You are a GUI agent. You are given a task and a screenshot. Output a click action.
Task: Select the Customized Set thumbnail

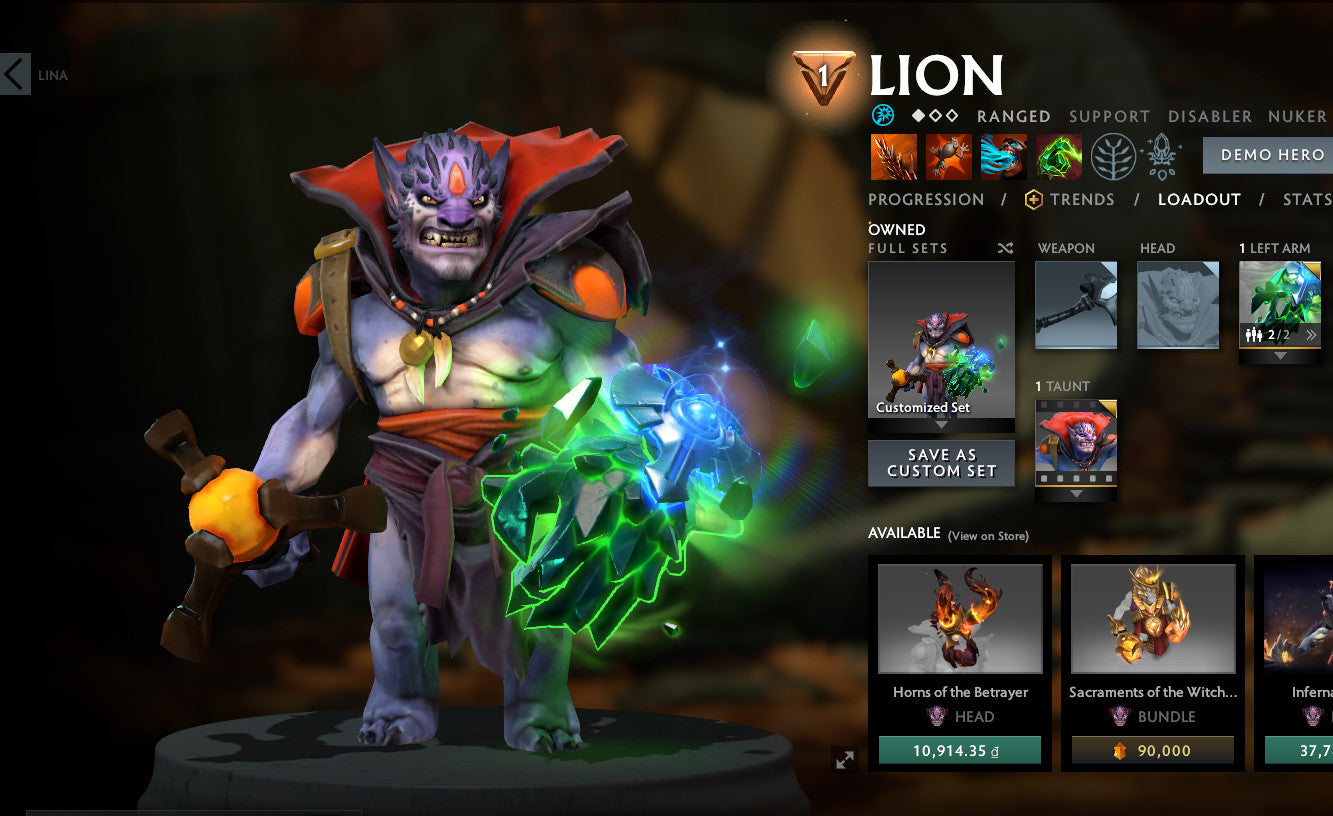click(x=941, y=339)
